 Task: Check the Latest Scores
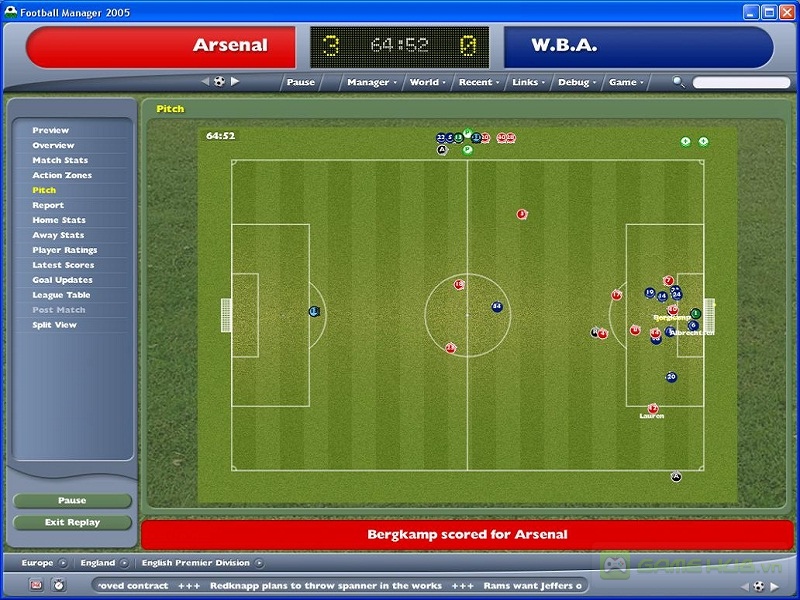coord(63,265)
